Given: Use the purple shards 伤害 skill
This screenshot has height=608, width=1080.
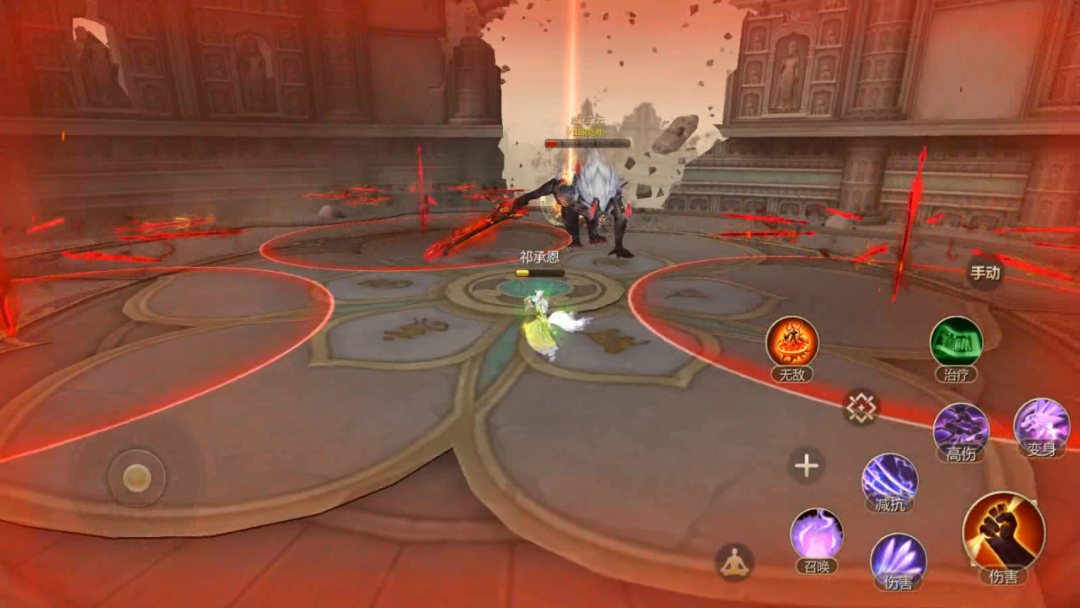Looking at the screenshot, I should (x=897, y=558).
